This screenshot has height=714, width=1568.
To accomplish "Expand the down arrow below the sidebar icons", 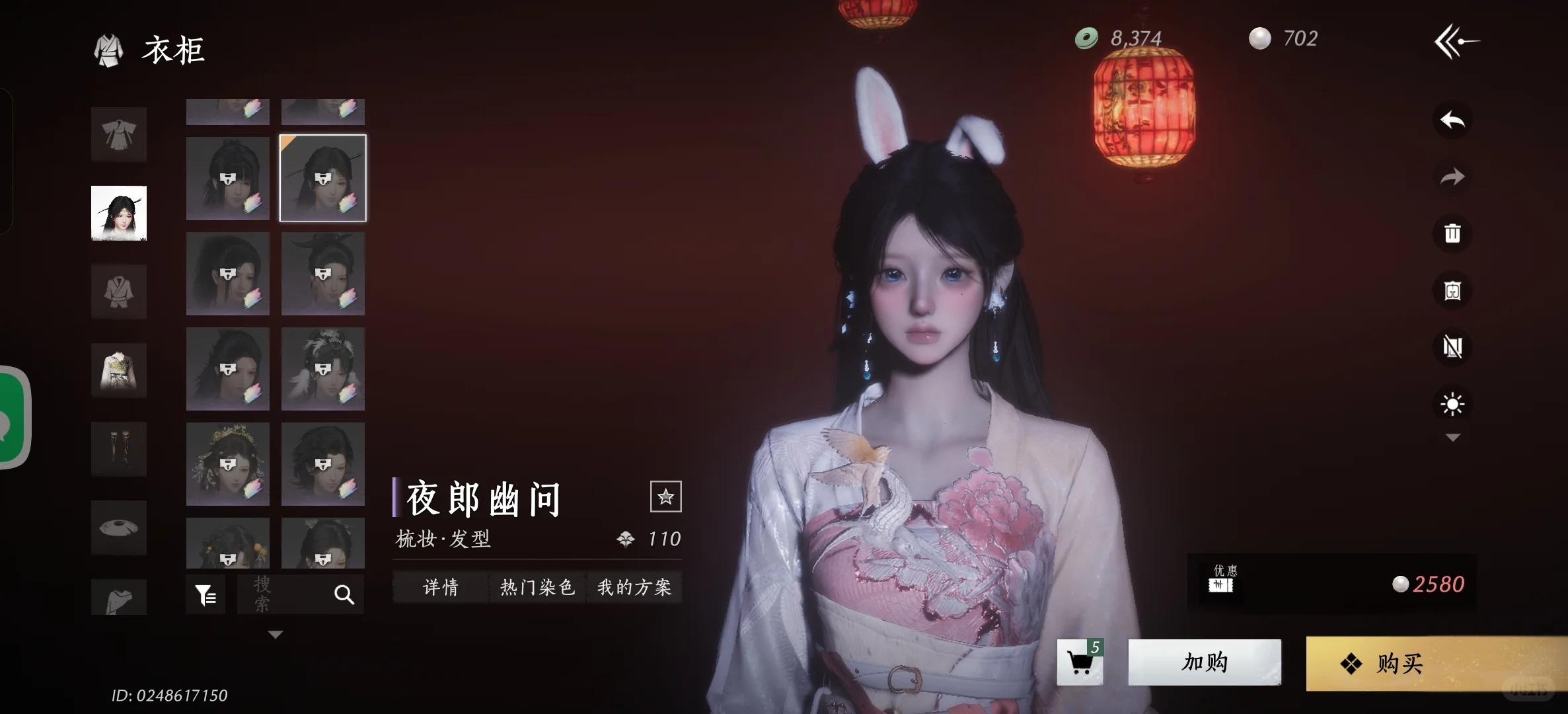I will click(x=1452, y=437).
